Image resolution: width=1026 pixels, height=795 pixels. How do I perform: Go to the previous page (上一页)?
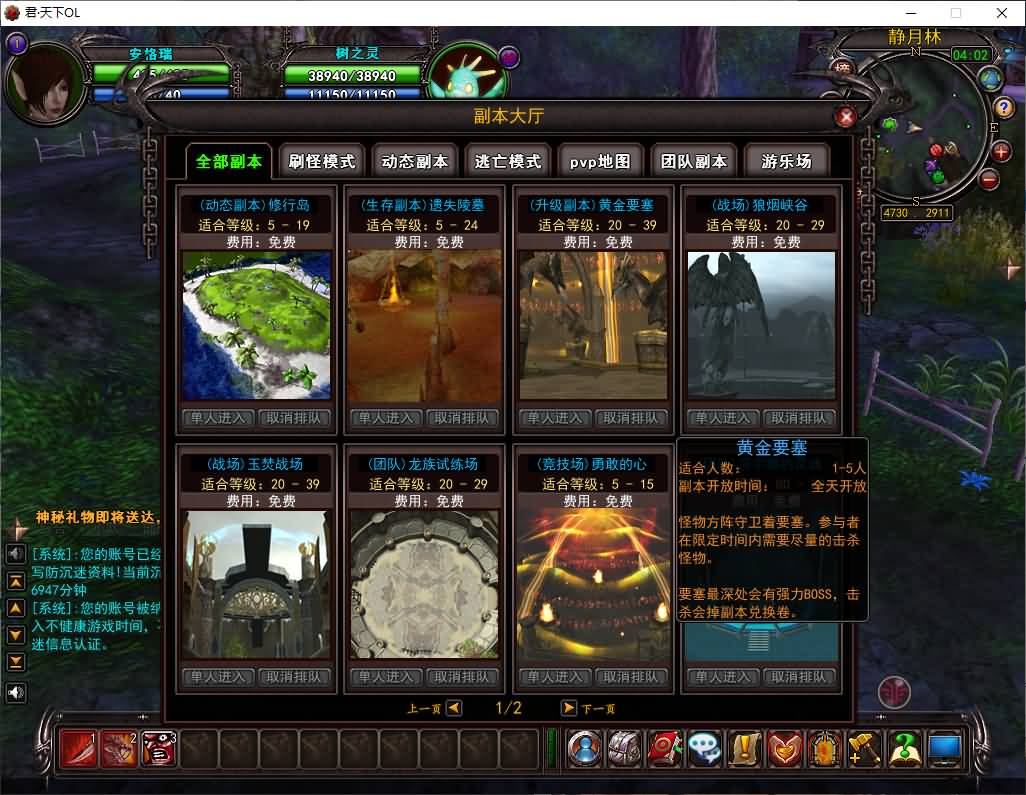click(454, 708)
